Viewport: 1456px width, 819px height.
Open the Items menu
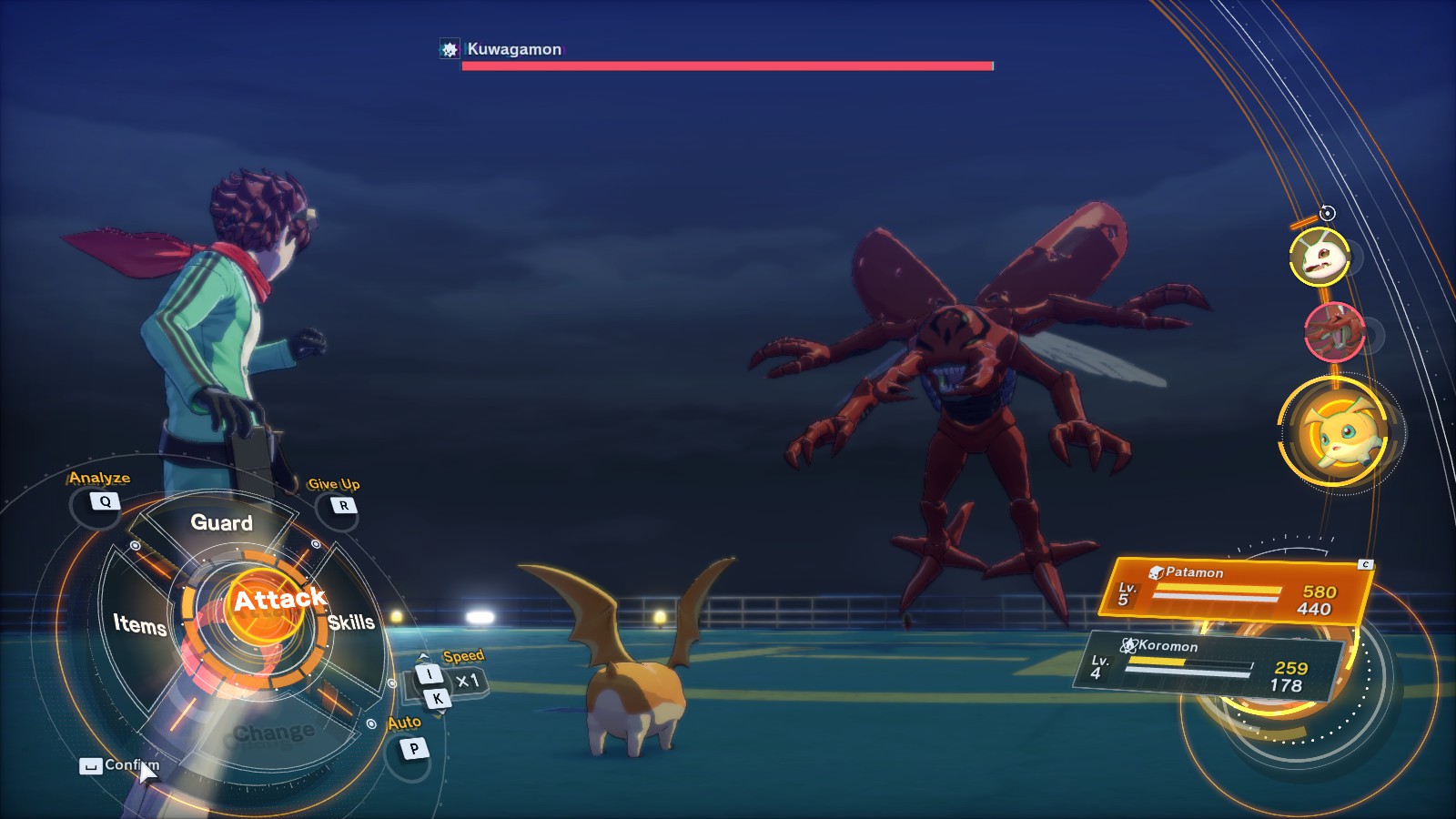(139, 624)
